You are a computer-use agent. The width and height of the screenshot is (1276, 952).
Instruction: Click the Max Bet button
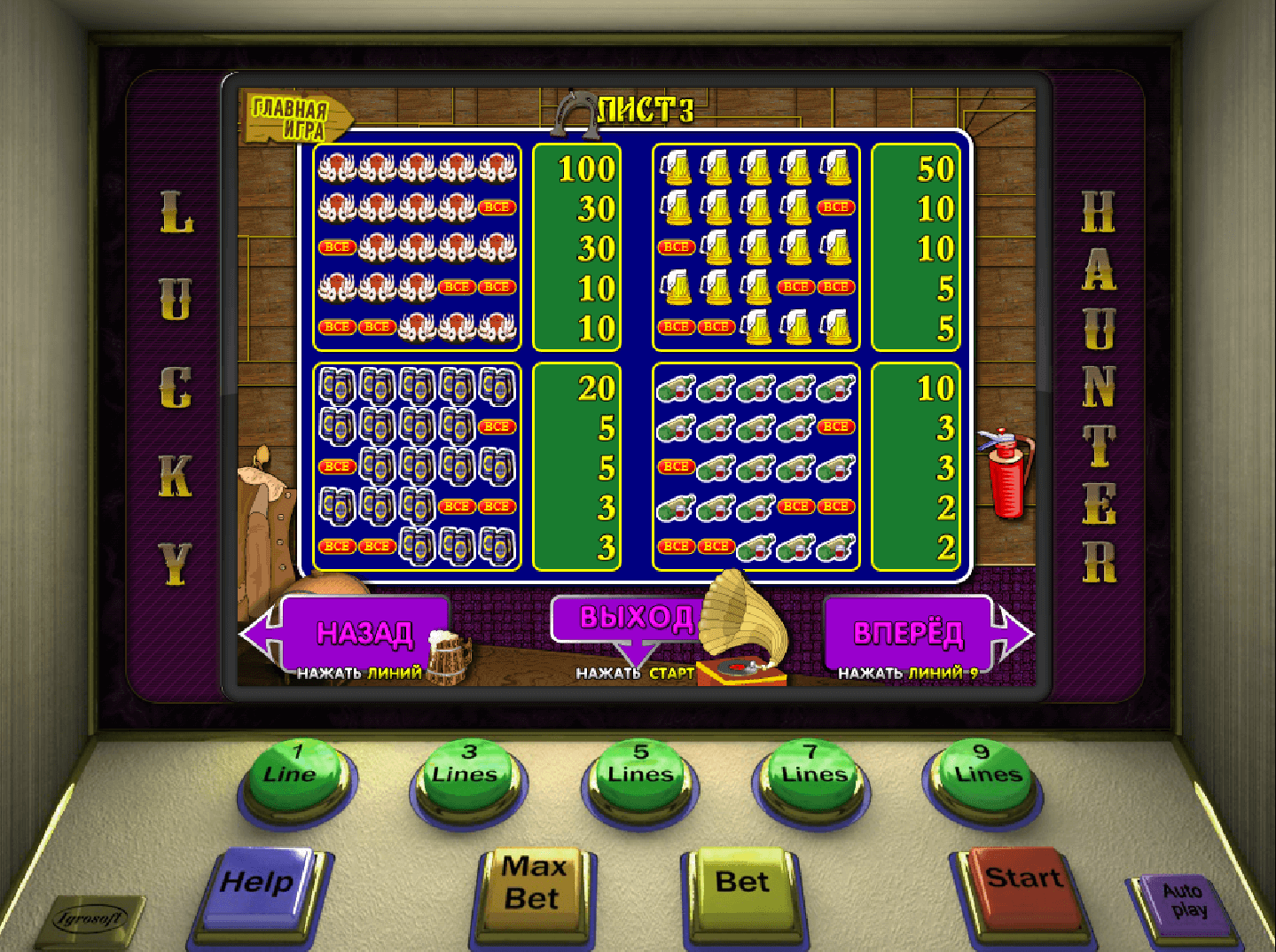pos(533,886)
